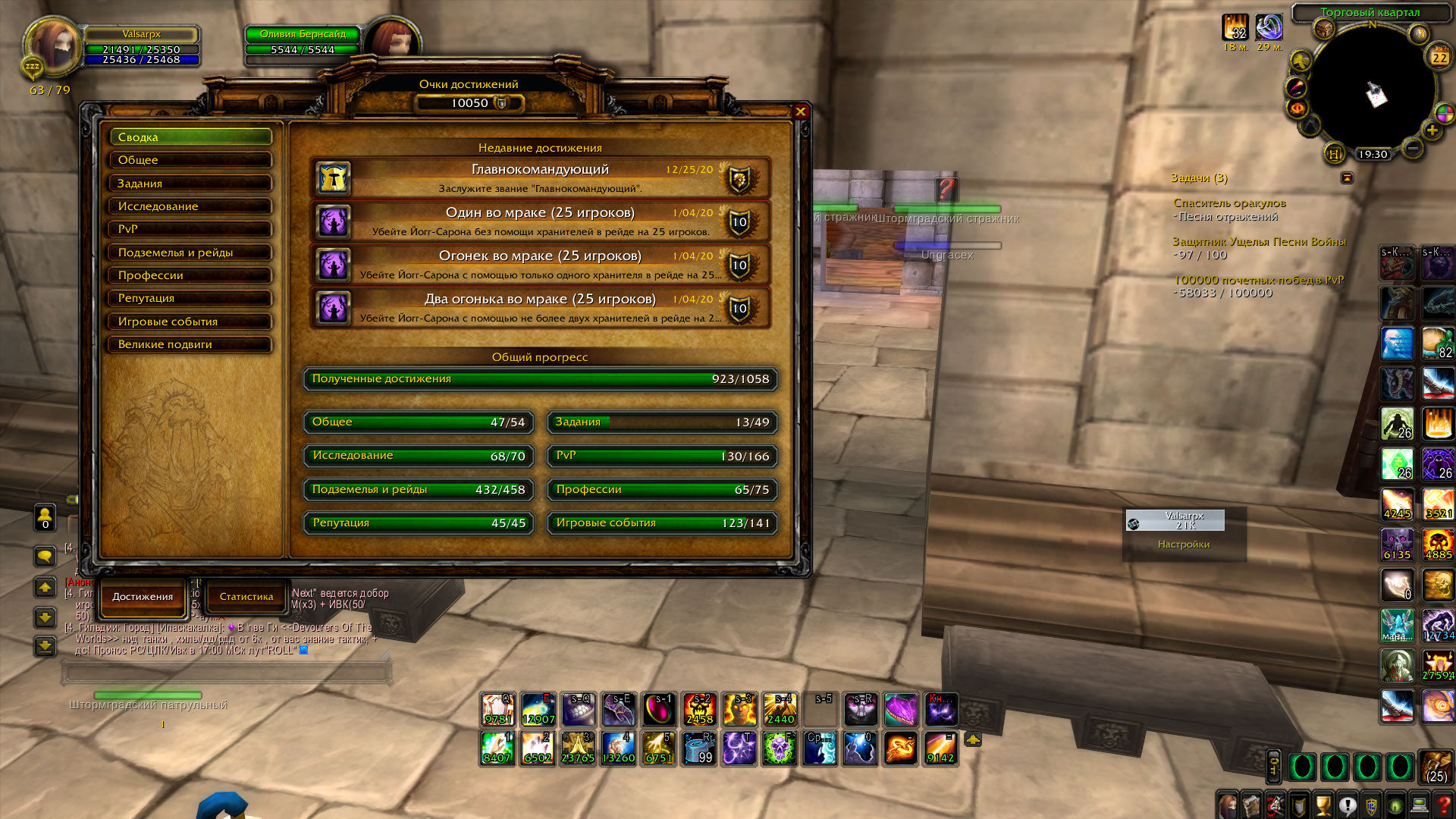Open the PvP achievement category
The image size is (1456, 819).
point(190,229)
